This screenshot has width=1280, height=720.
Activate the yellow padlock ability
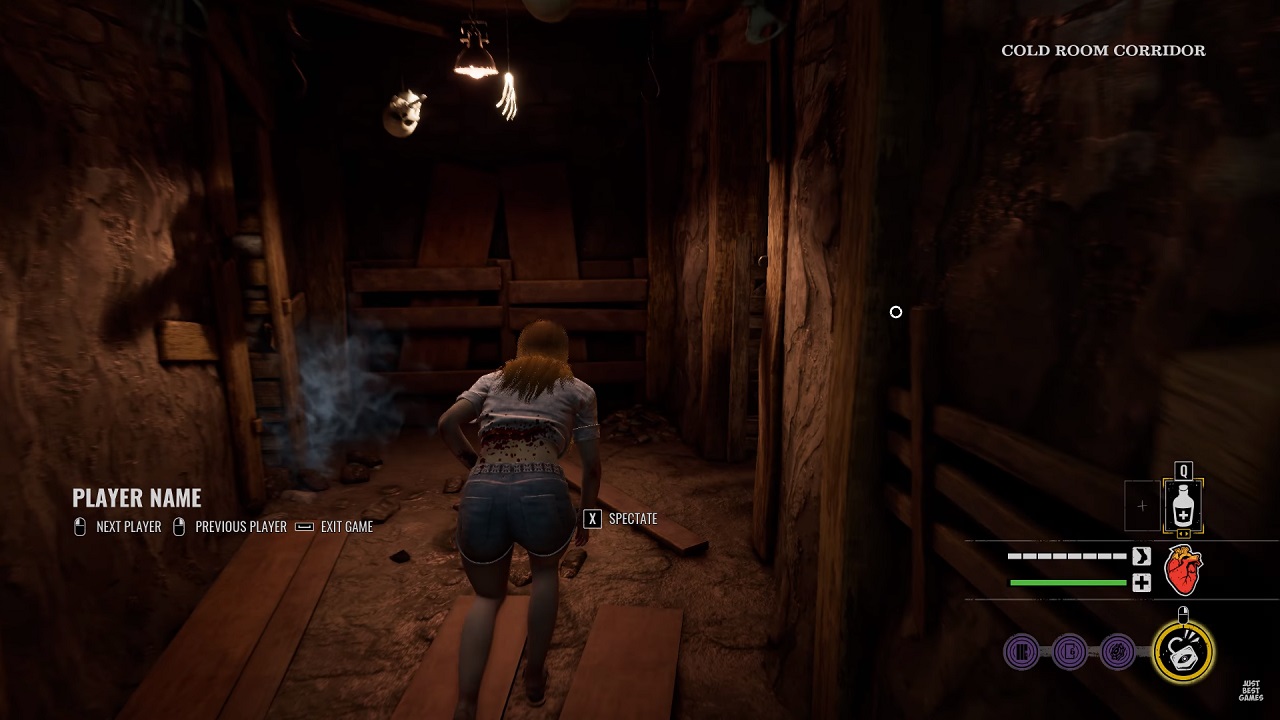click(x=1184, y=652)
